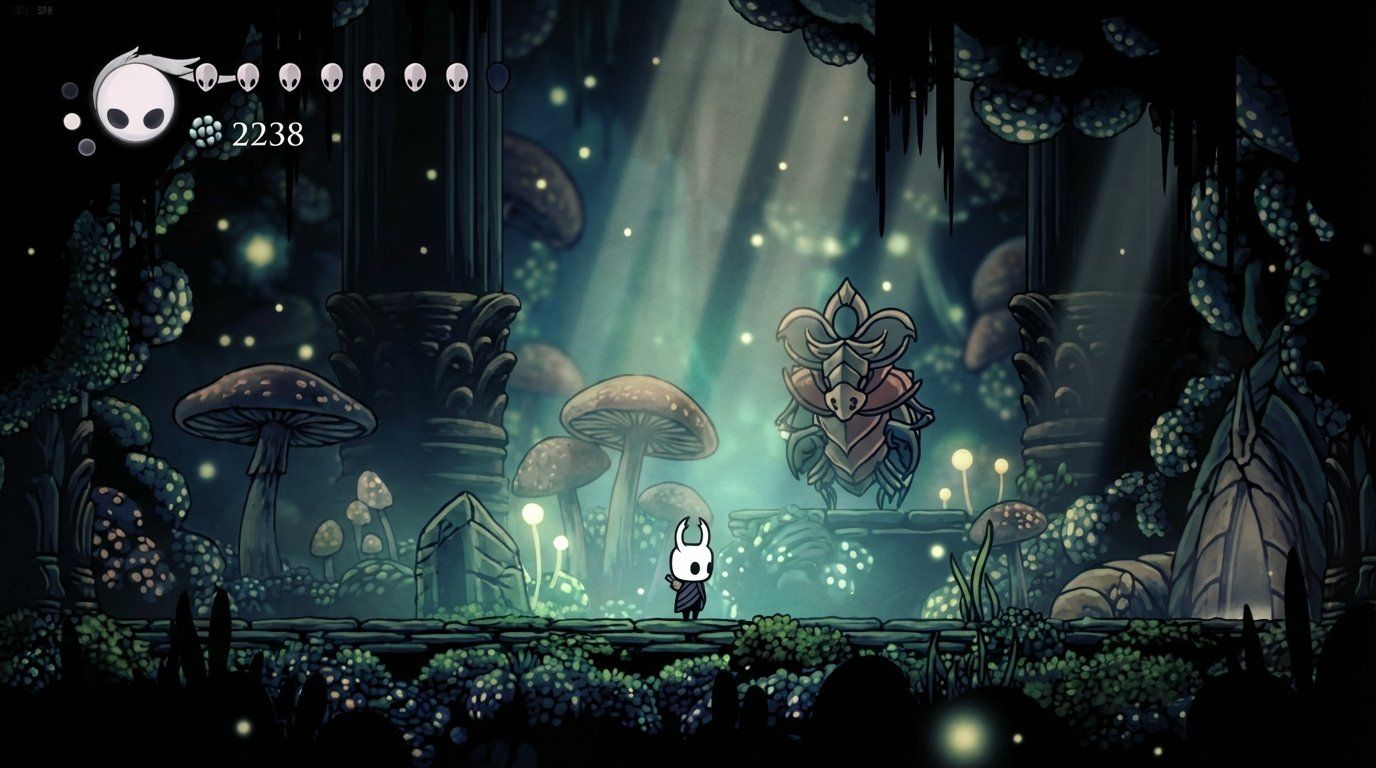
Task: Select the Geo currency icon
Action: click(204, 130)
